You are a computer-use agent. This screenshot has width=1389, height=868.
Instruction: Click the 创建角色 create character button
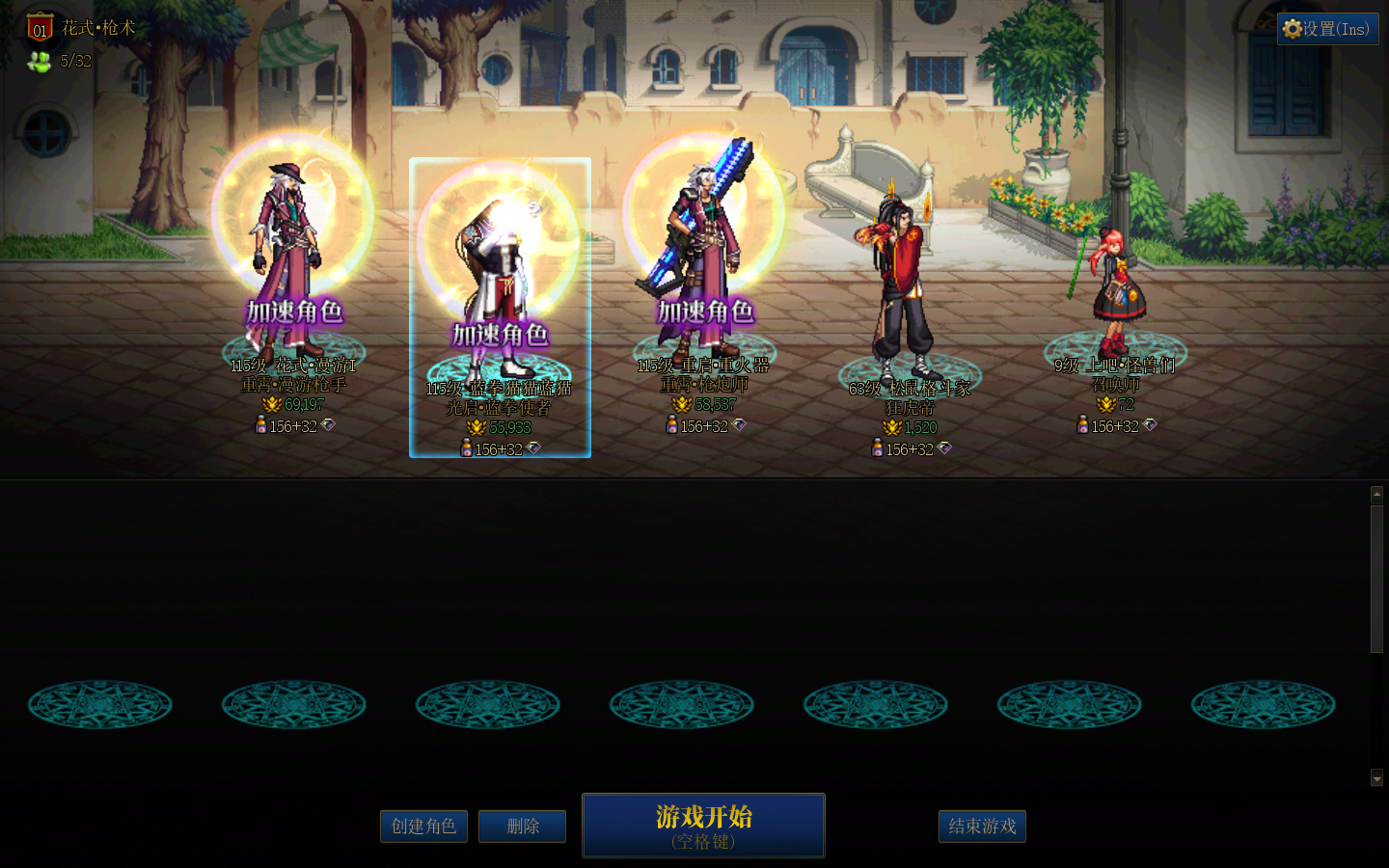423,827
